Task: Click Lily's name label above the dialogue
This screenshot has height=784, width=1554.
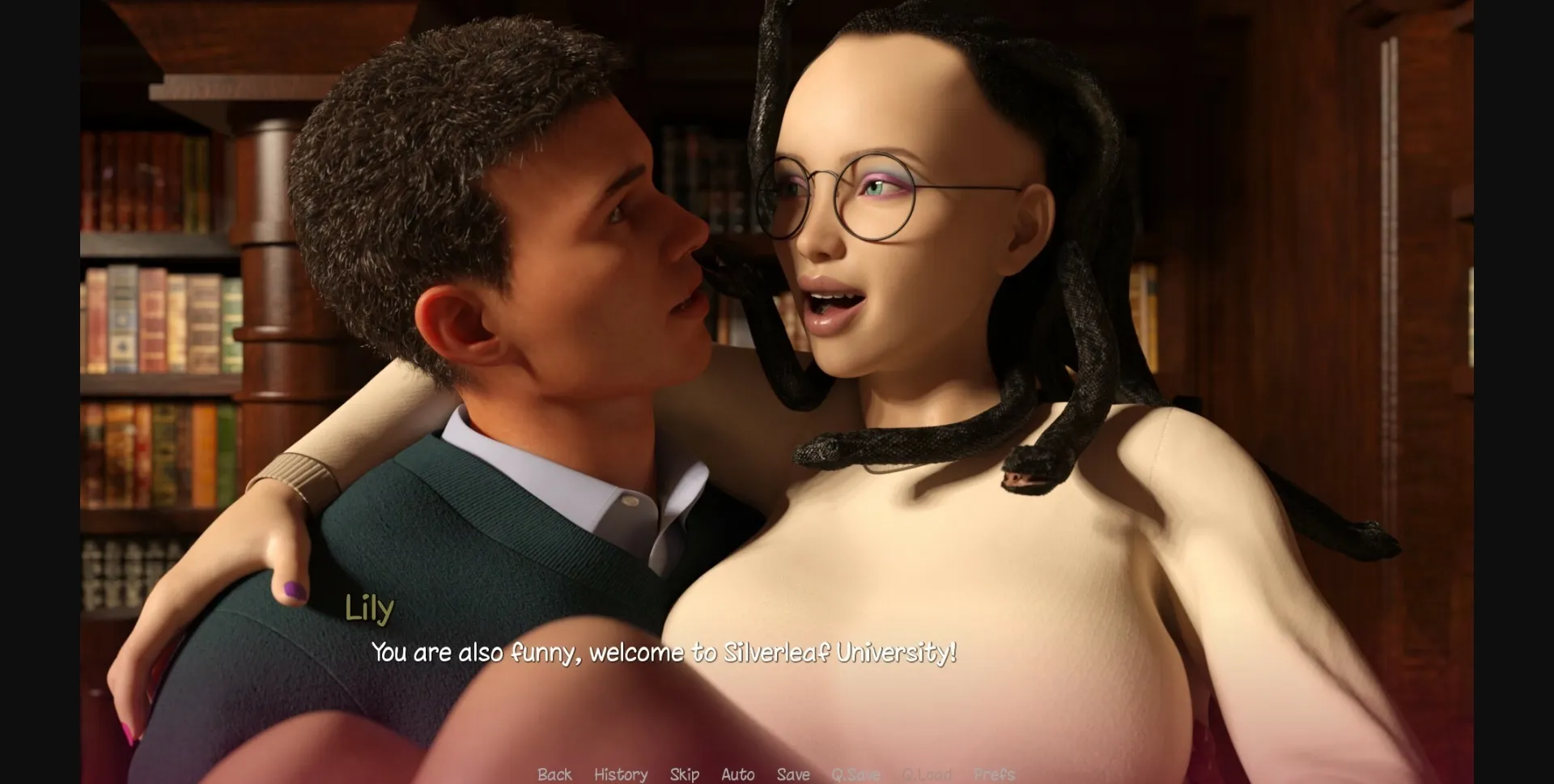Action: pos(369,608)
